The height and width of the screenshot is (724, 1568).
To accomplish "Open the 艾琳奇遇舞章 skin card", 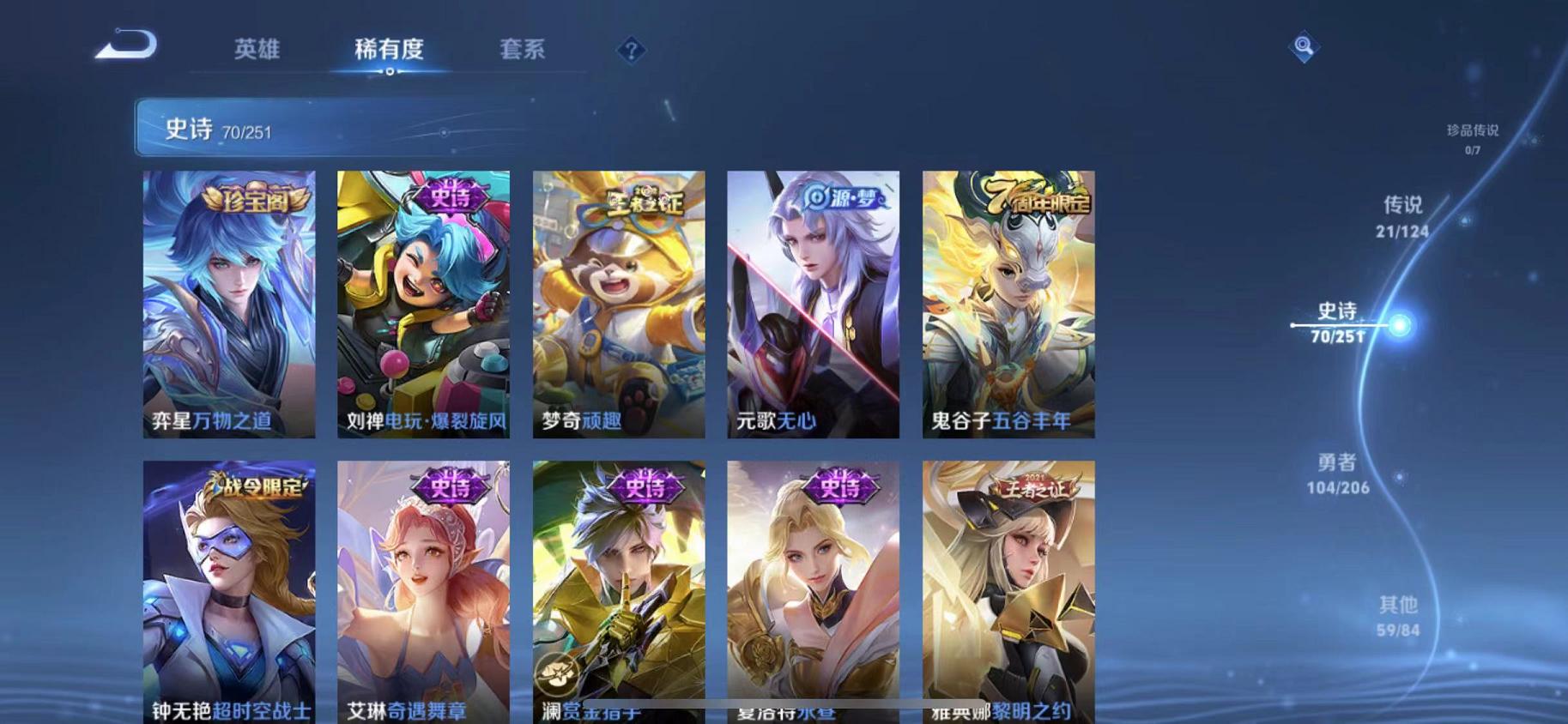I will (x=424, y=592).
